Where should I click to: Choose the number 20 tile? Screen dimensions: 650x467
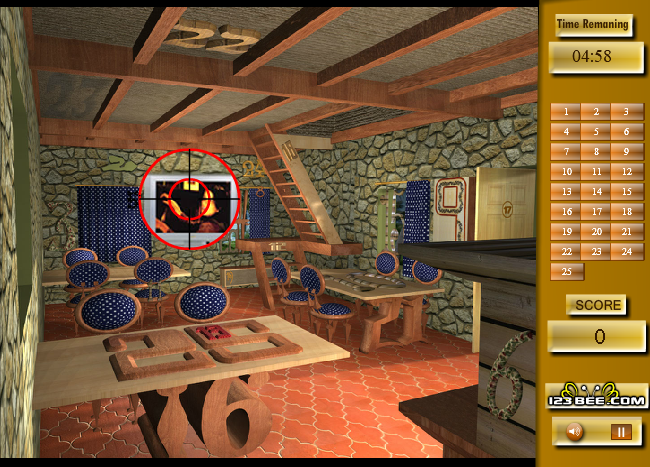pyautogui.click(x=597, y=232)
